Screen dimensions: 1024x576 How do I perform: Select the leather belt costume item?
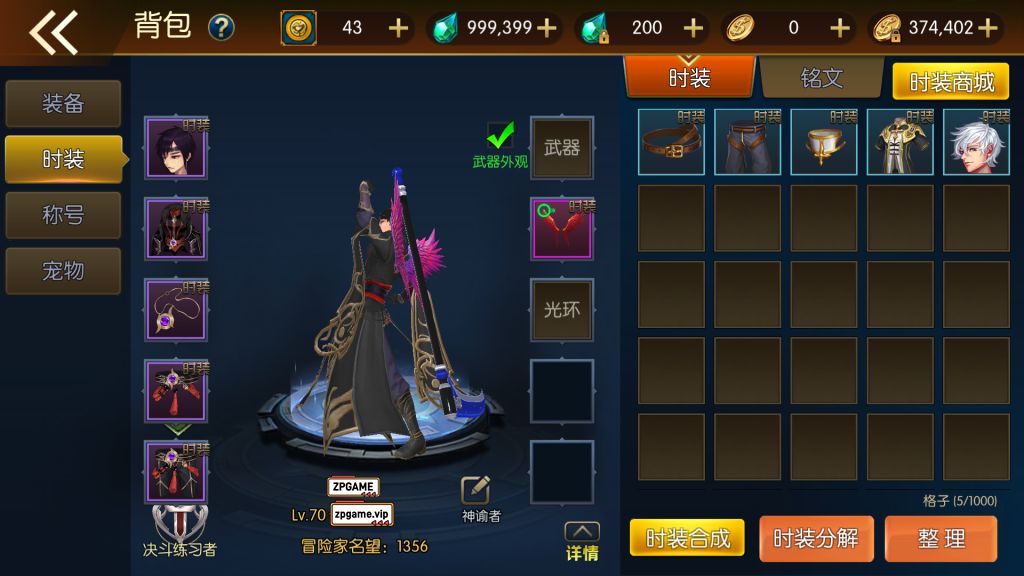671,142
